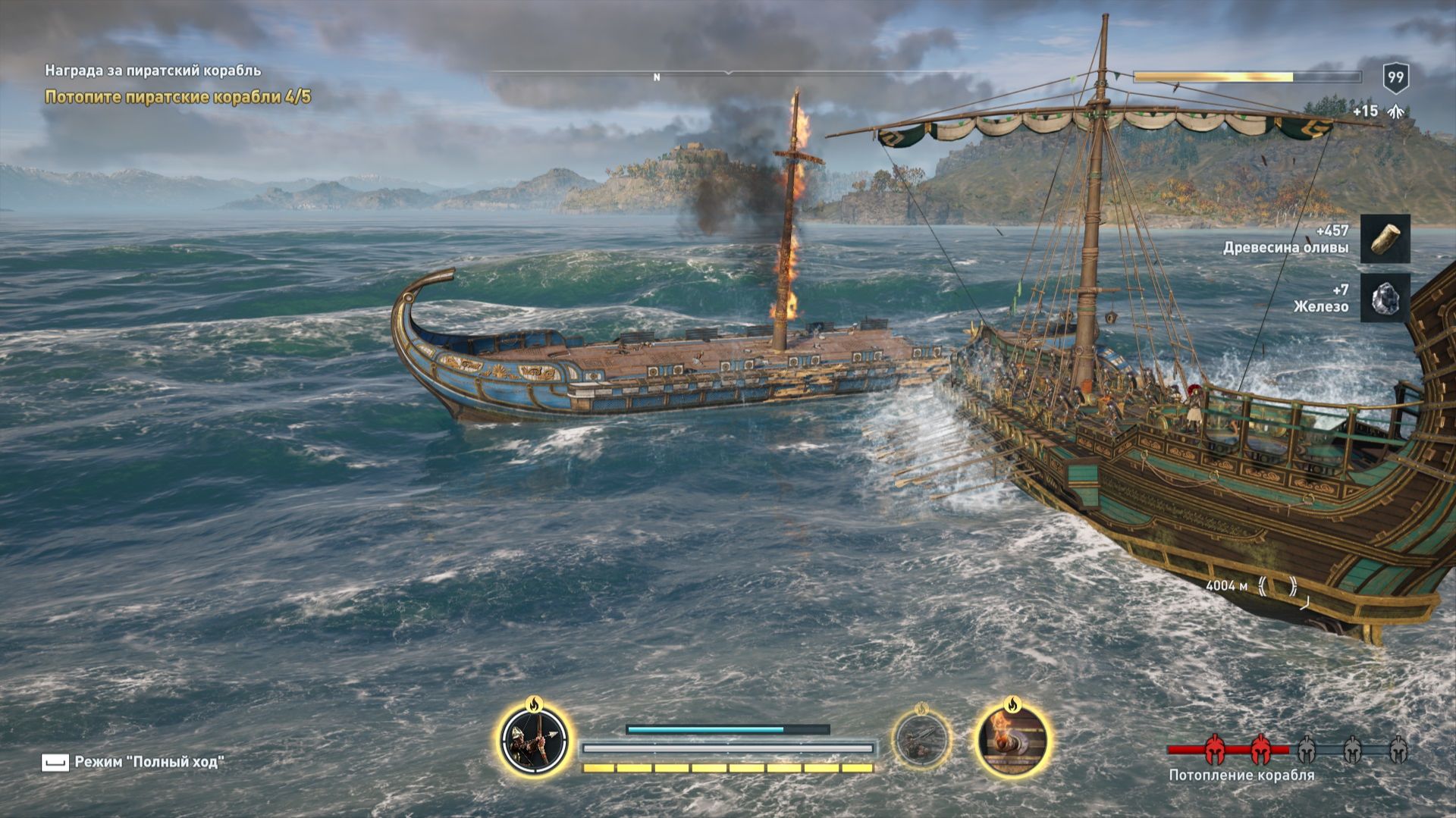Click the level 99 badge
Viewport: 1456px width, 818px height.
click(x=1395, y=77)
